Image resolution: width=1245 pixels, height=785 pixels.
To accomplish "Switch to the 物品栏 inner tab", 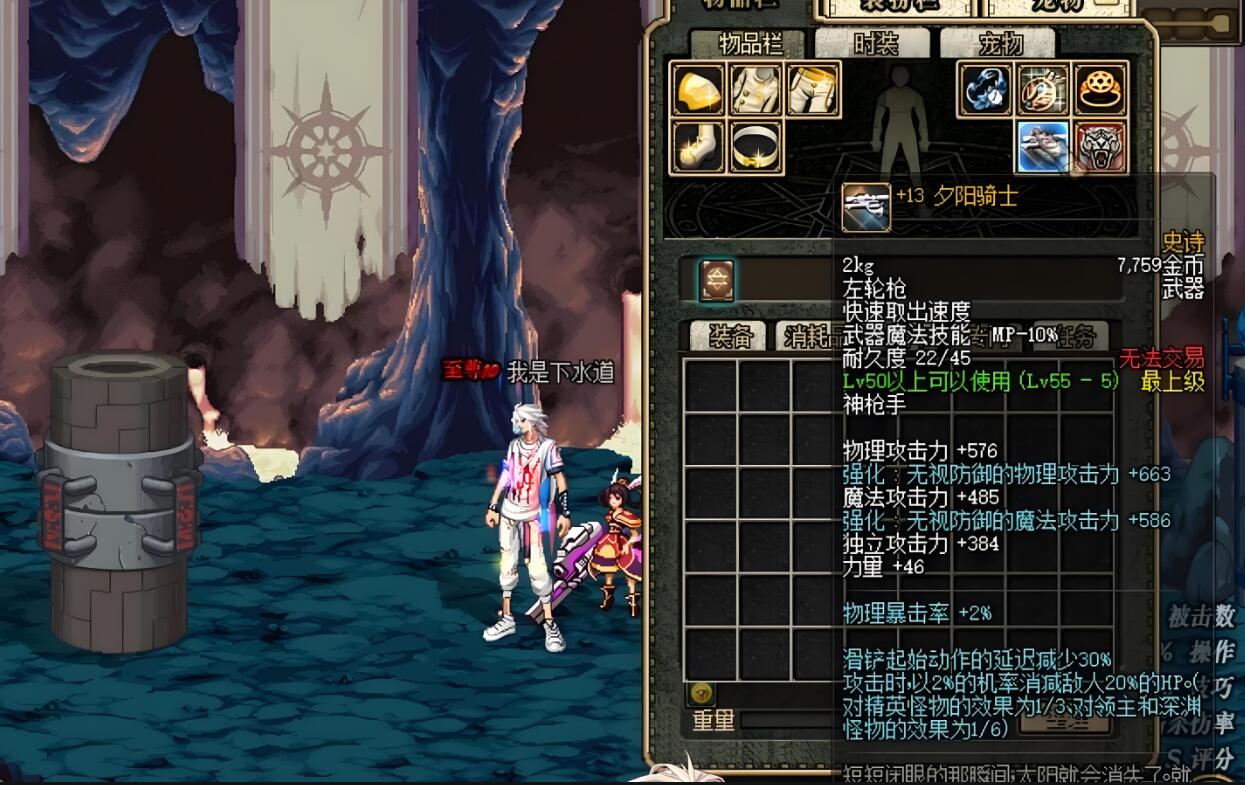I will pos(747,44).
